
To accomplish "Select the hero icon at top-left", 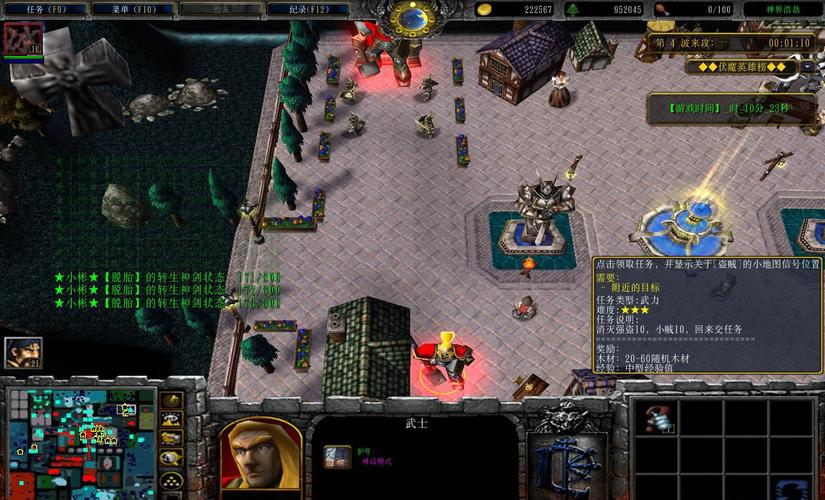I will coord(20,40).
